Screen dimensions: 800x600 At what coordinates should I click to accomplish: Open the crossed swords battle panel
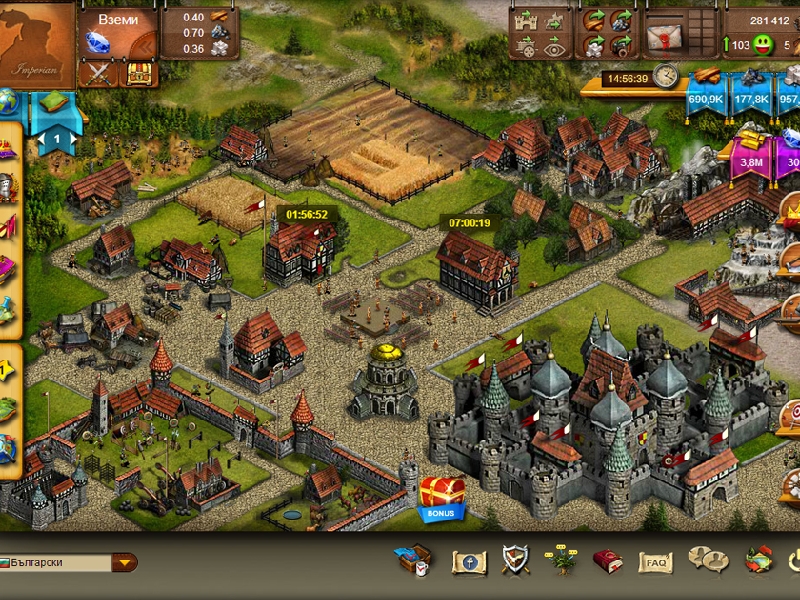click(99, 73)
